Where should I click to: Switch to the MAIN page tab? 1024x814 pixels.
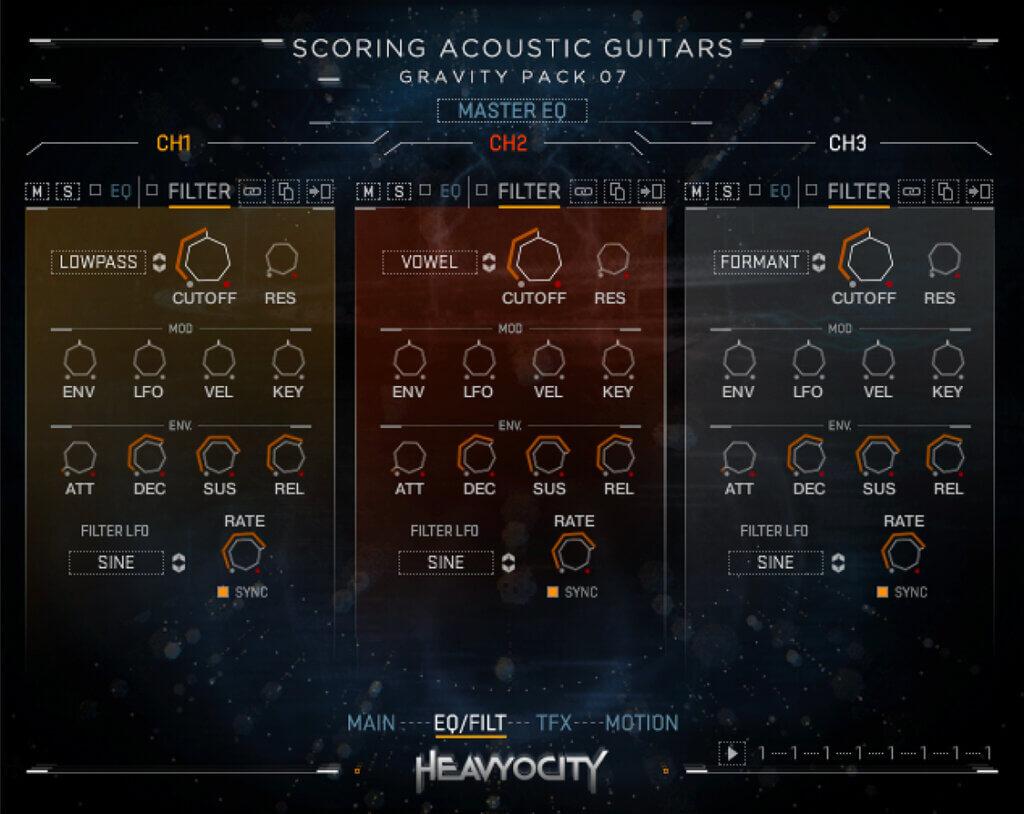click(371, 722)
